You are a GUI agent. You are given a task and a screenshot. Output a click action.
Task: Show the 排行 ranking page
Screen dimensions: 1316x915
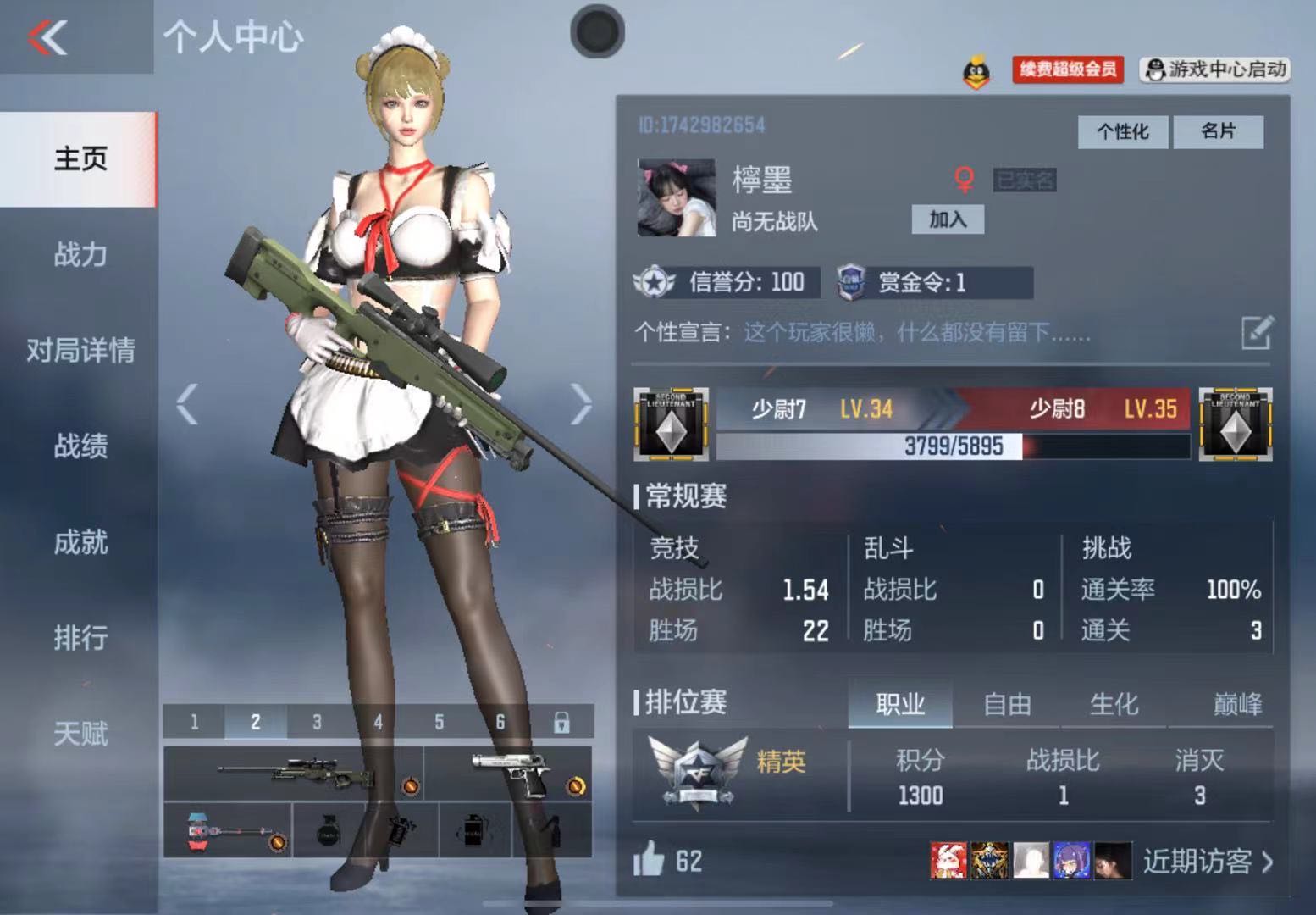[80, 637]
